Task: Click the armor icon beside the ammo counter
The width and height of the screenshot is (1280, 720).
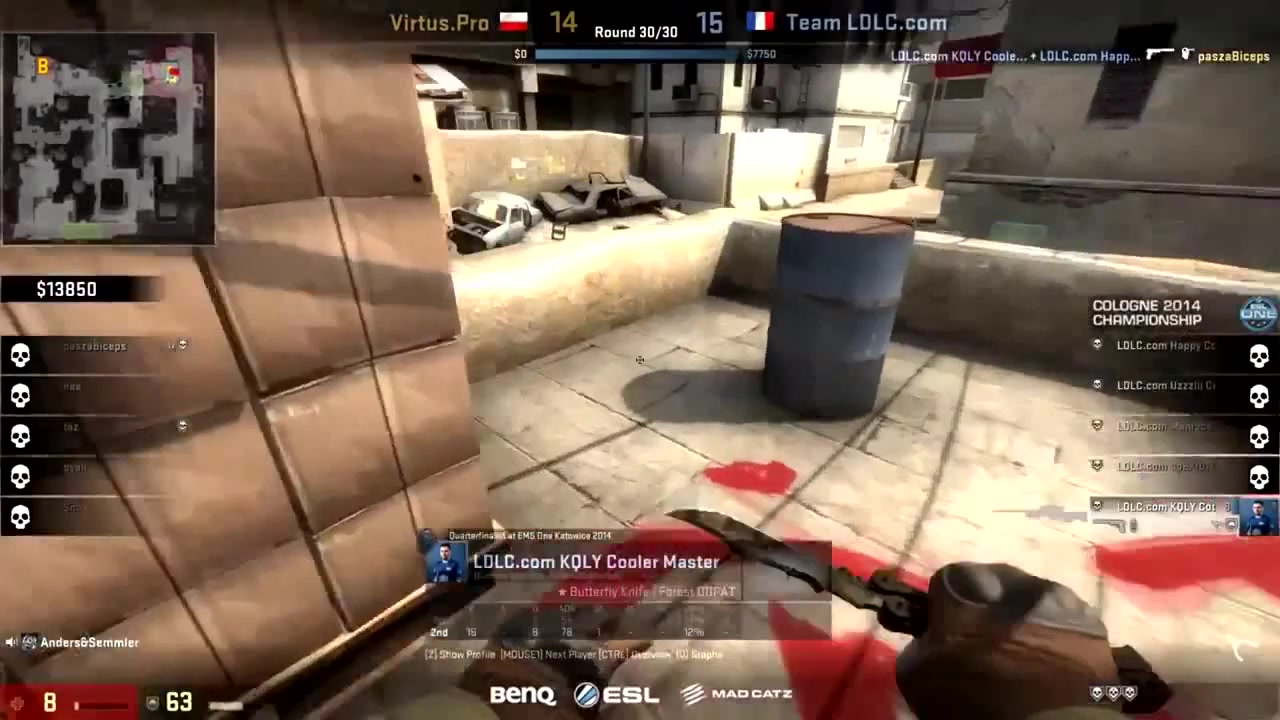Action: [x=150, y=703]
